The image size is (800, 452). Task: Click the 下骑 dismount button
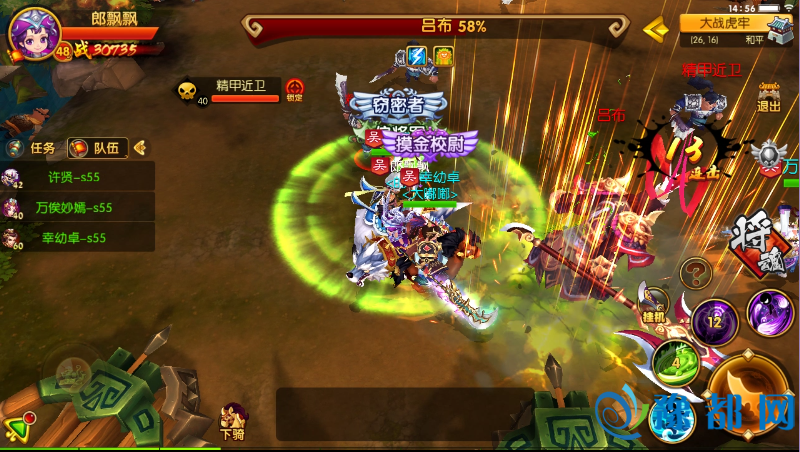coord(233,422)
